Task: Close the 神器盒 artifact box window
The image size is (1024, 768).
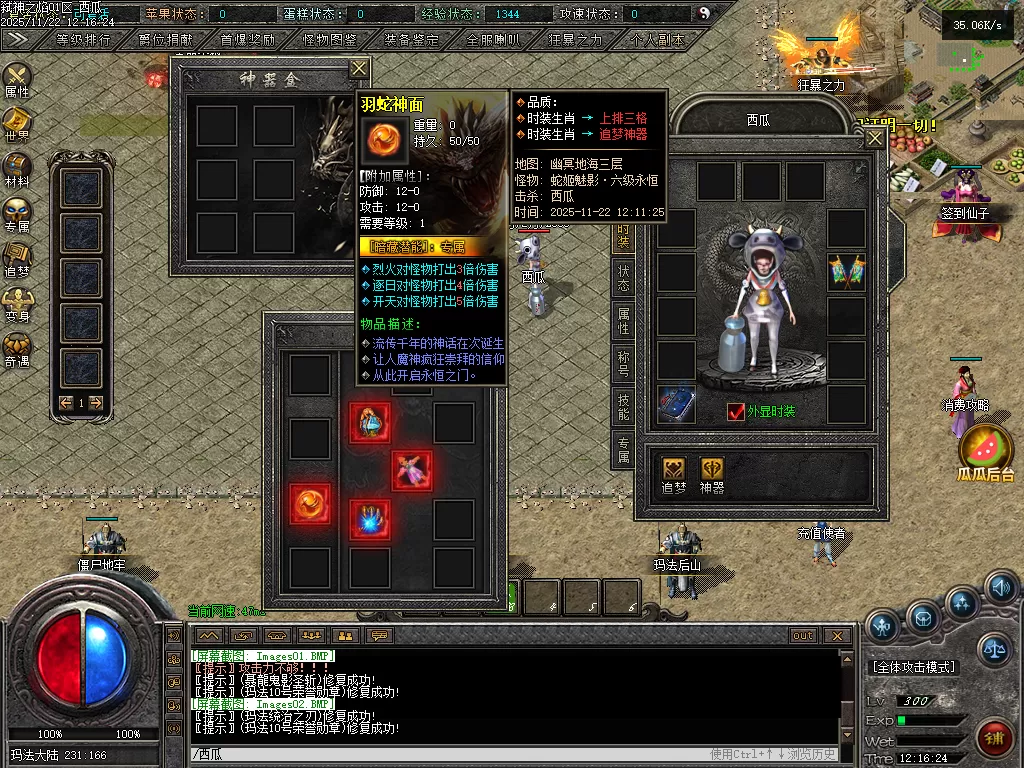Action: point(359,68)
